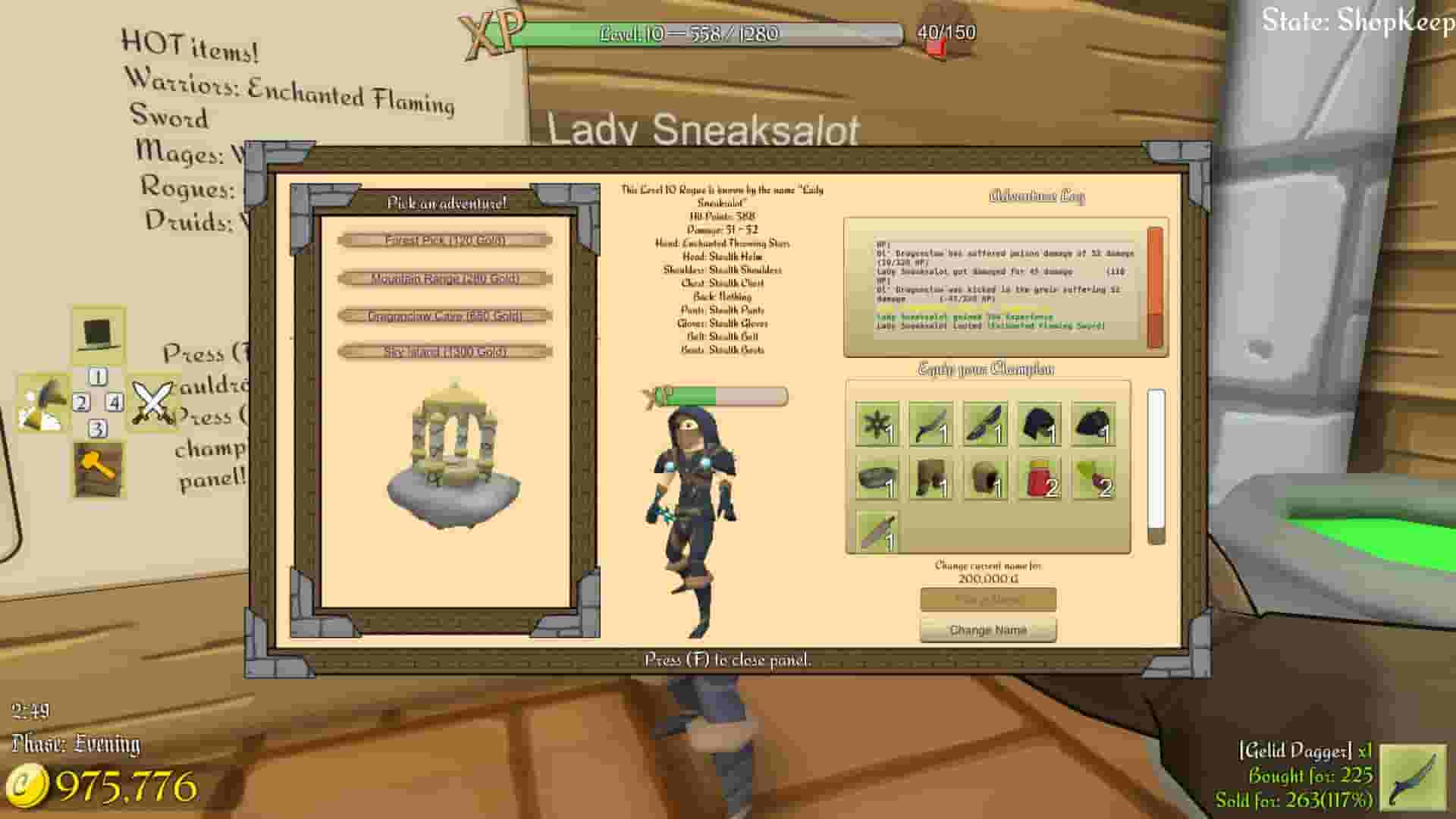
Task: Select hotkey slot 1 in the quick menu
Action: coord(97,375)
